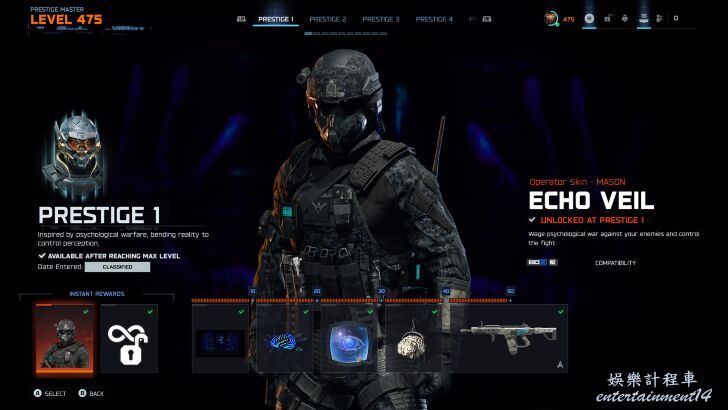
Task: Select the blue brain emblem reward
Action: pyautogui.click(x=284, y=338)
